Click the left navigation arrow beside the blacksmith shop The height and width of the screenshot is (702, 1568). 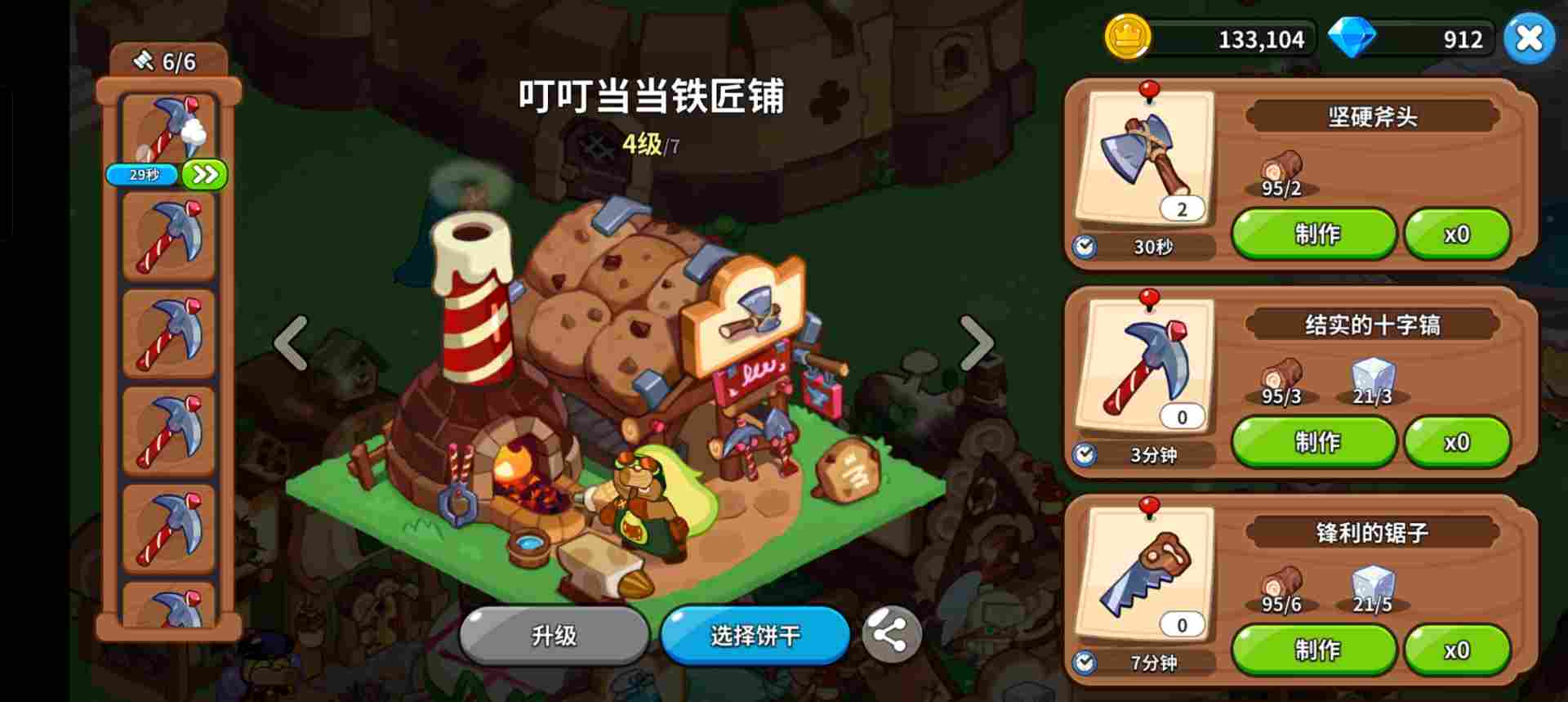pyautogui.click(x=290, y=342)
